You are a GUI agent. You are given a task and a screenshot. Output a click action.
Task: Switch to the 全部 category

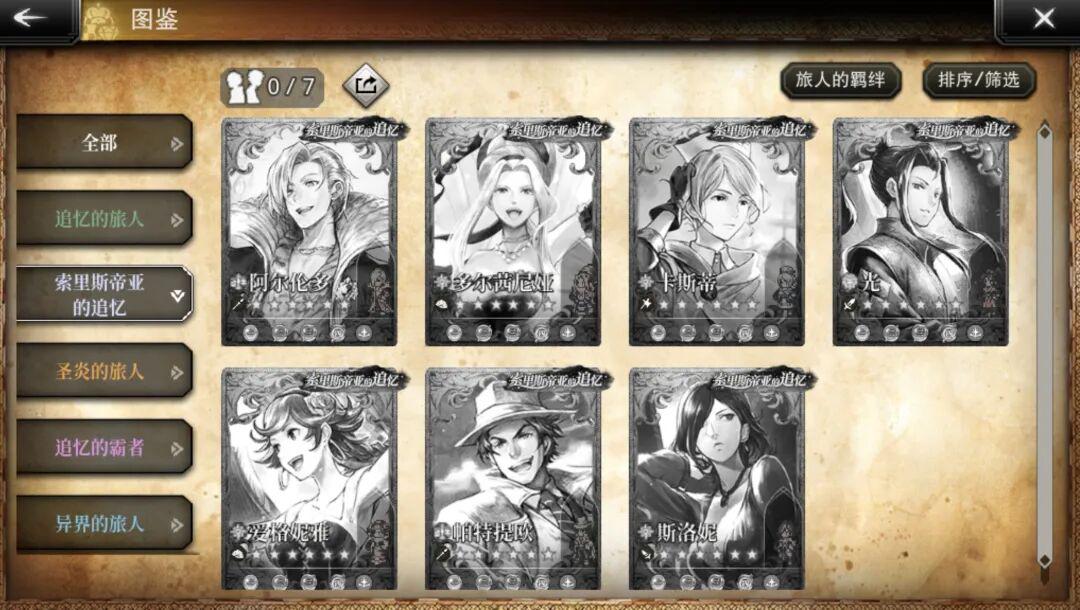[x=104, y=143]
